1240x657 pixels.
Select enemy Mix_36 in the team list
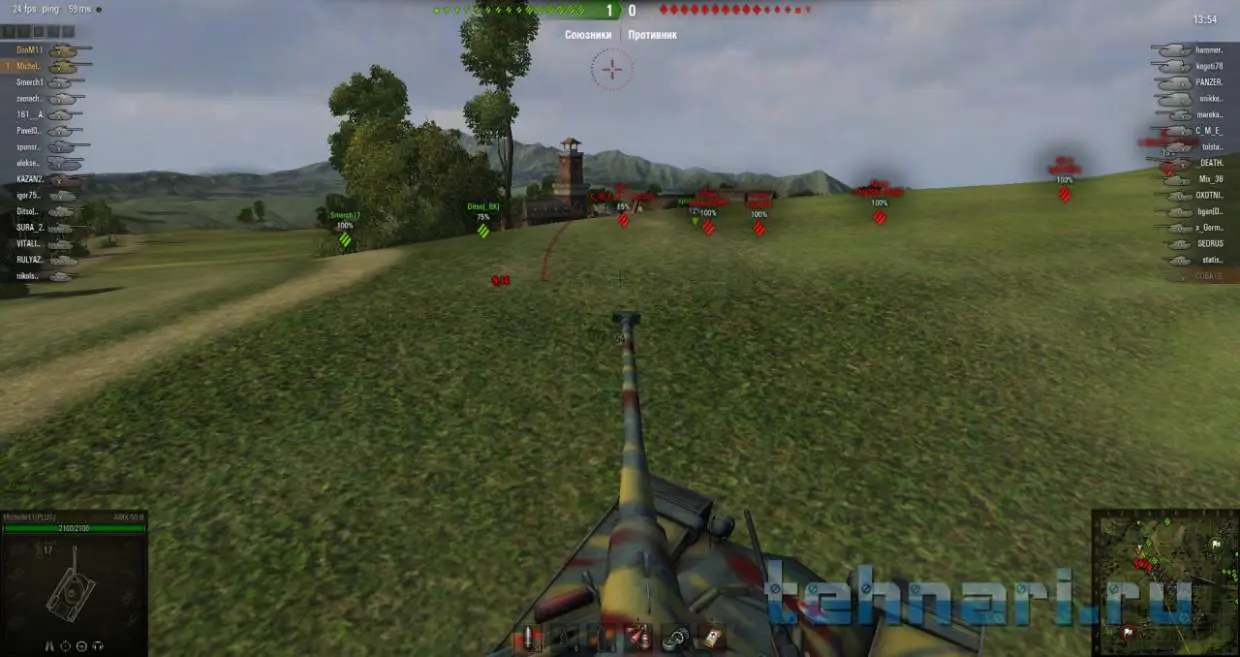tap(1195, 179)
